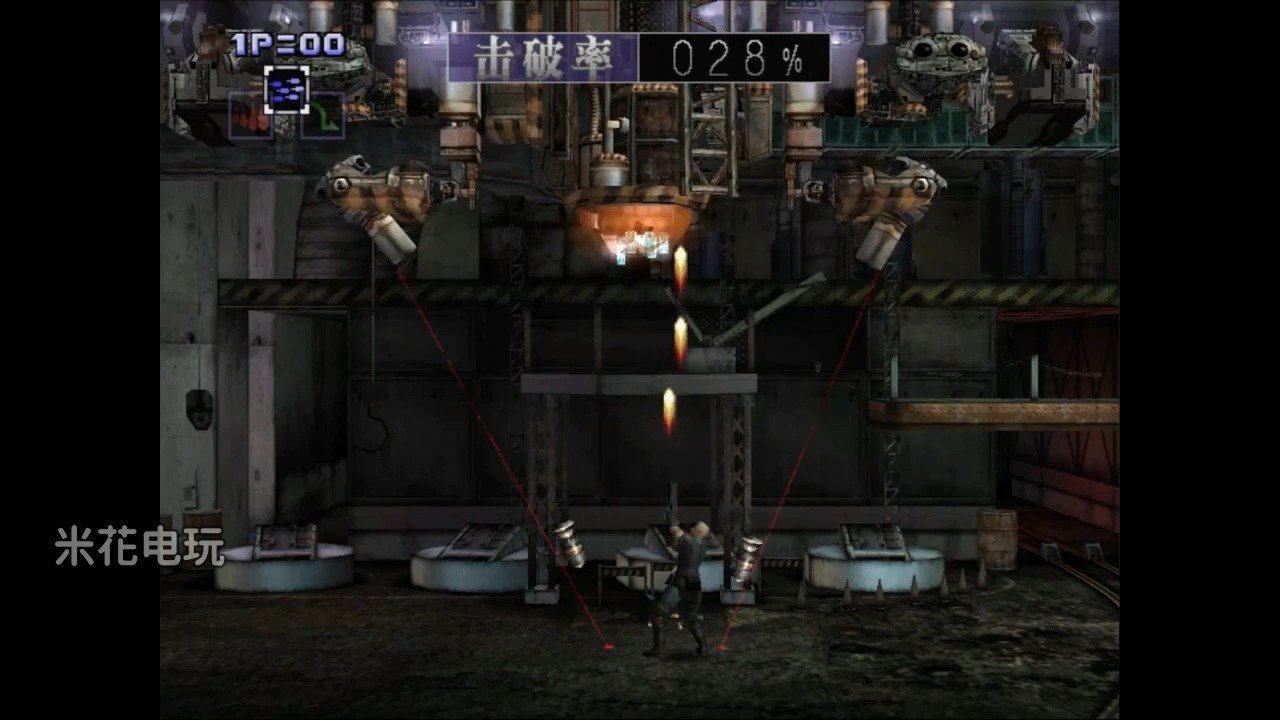Toggle the left floor turret emitting a laser

click(573, 545)
